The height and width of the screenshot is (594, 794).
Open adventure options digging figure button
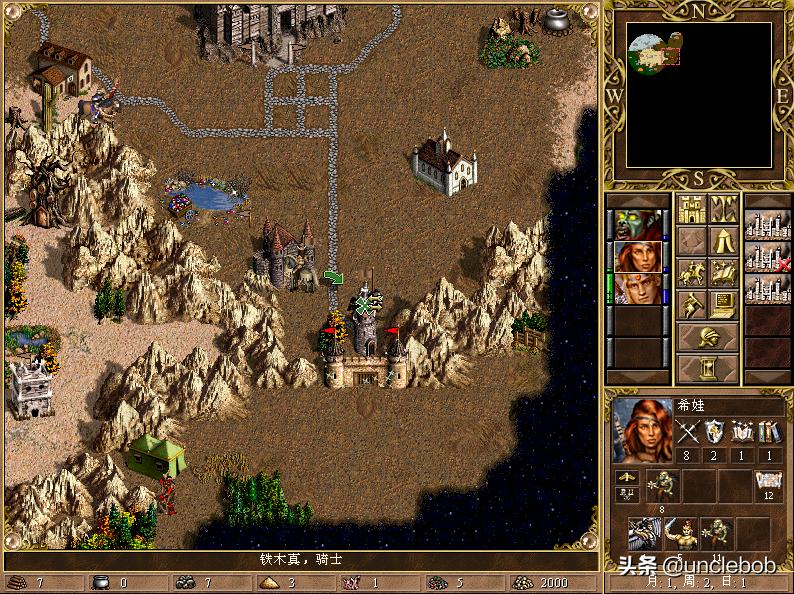pyautogui.click(x=692, y=304)
